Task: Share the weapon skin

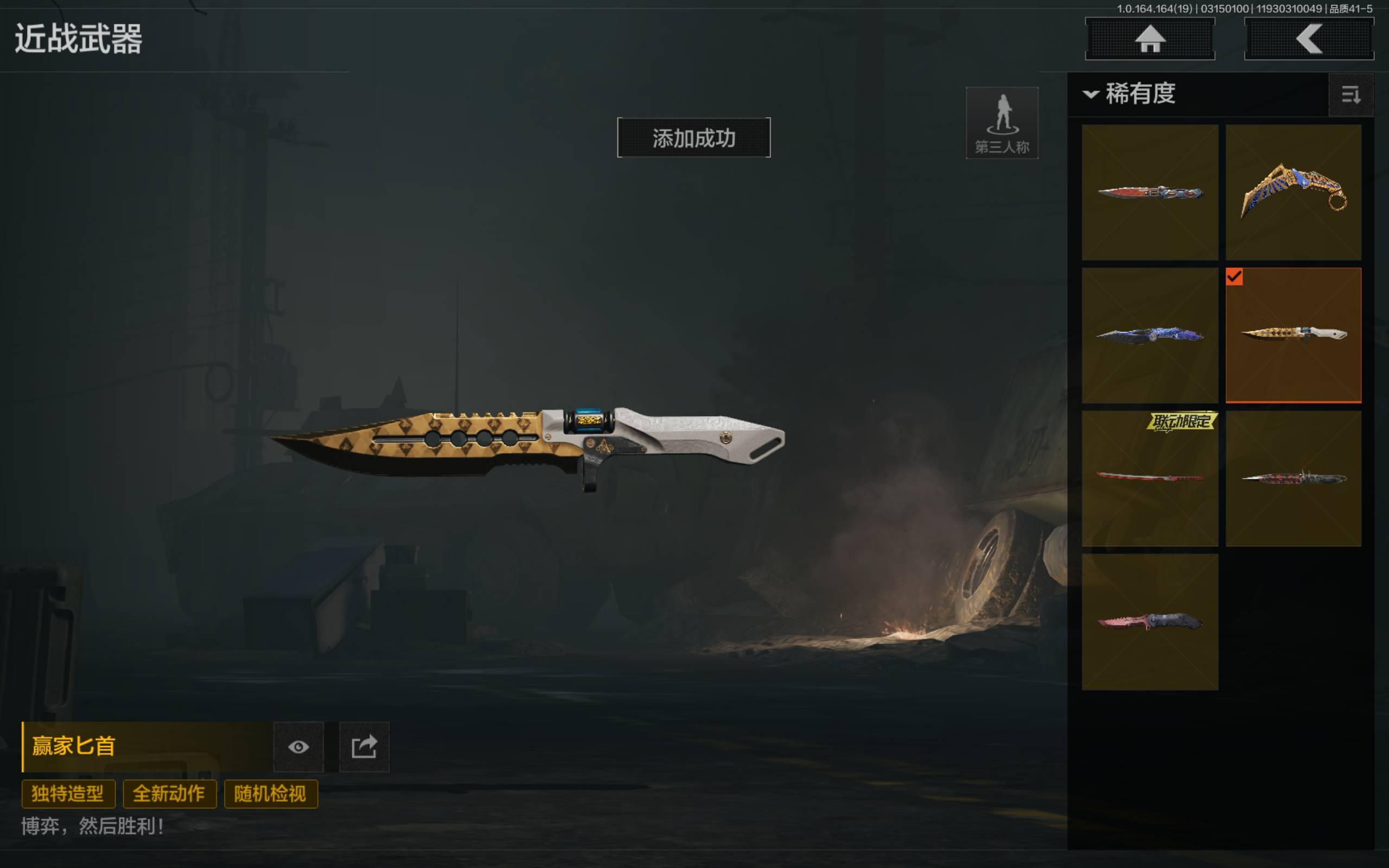Action: pyautogui.click(x=364, y=747)
